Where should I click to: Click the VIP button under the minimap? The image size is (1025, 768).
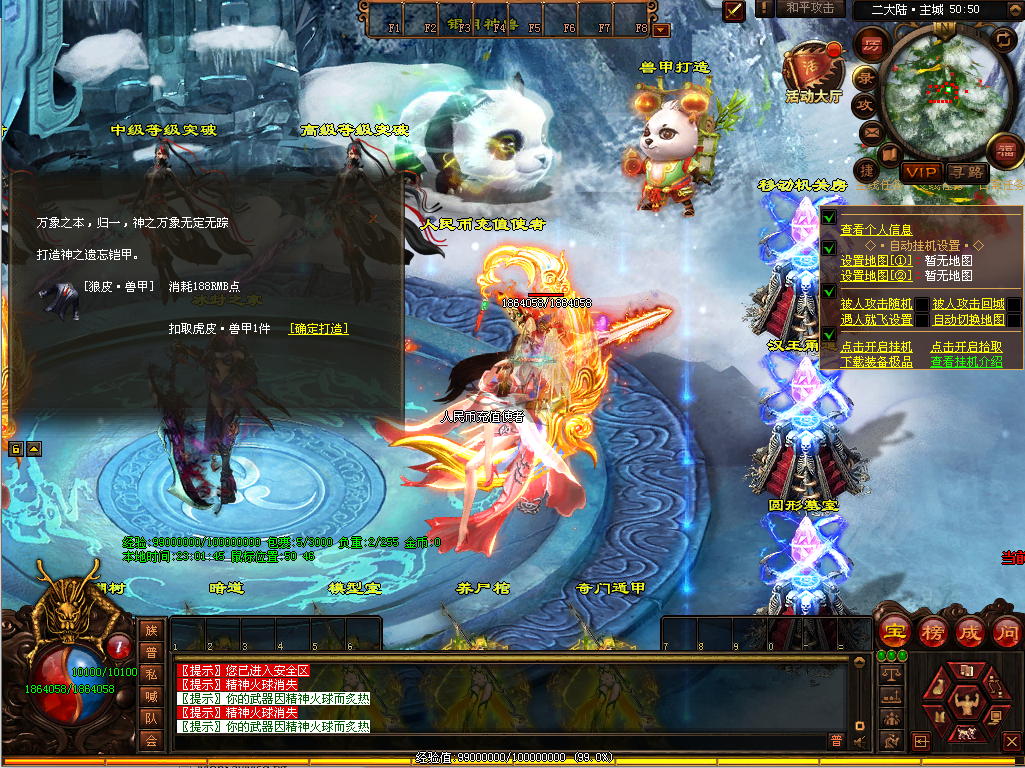coord(918,173)
